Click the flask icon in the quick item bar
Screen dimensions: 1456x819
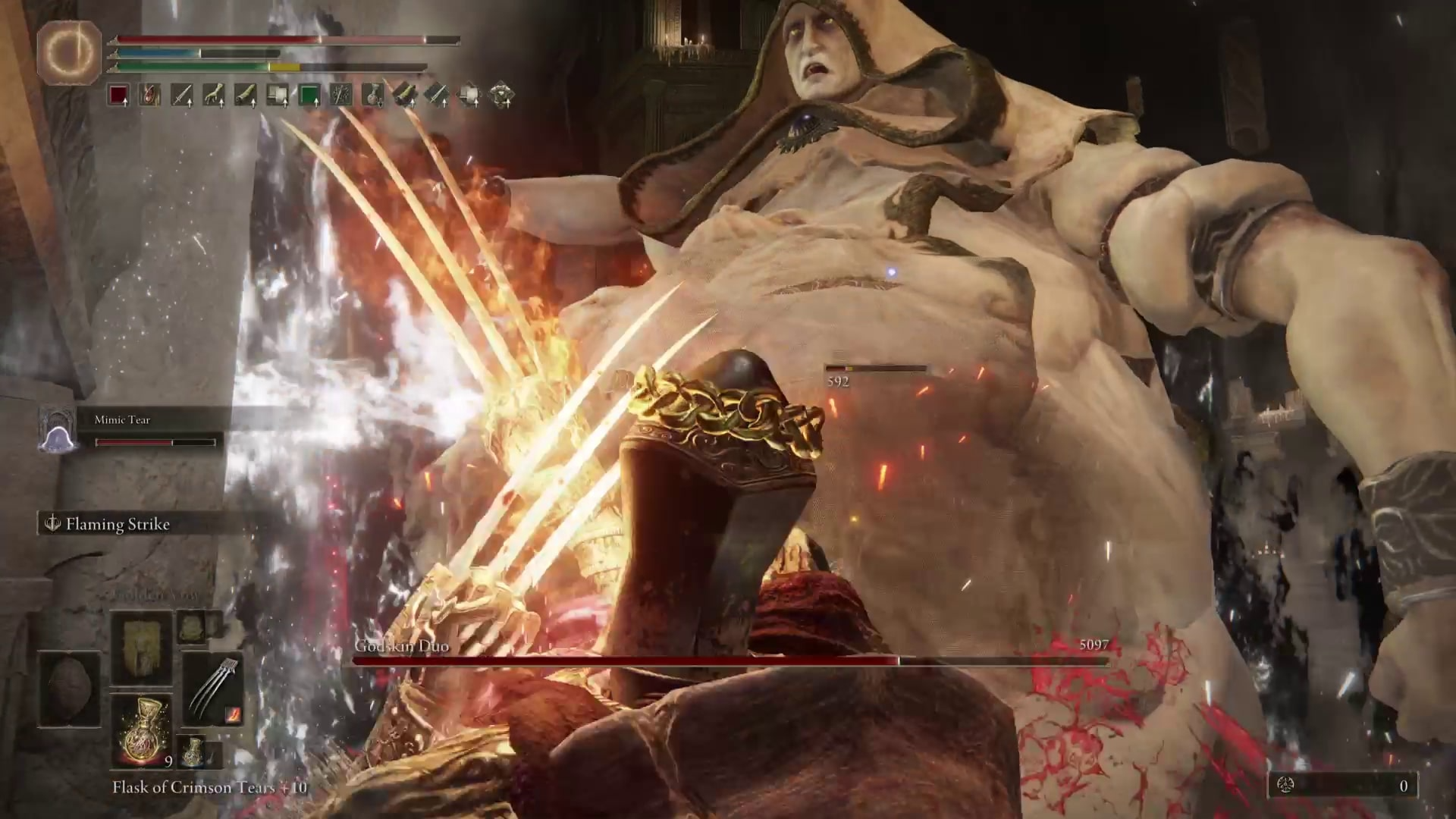tap(373, 95)
